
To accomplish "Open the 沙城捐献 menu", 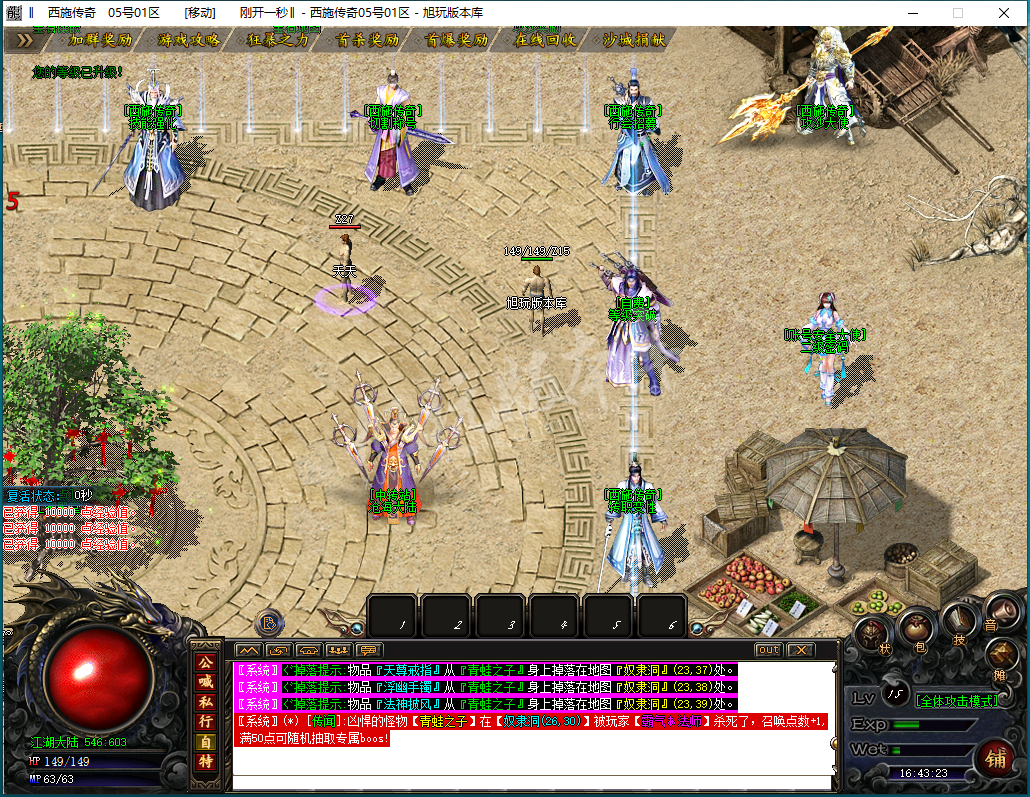I will point(634,40).
